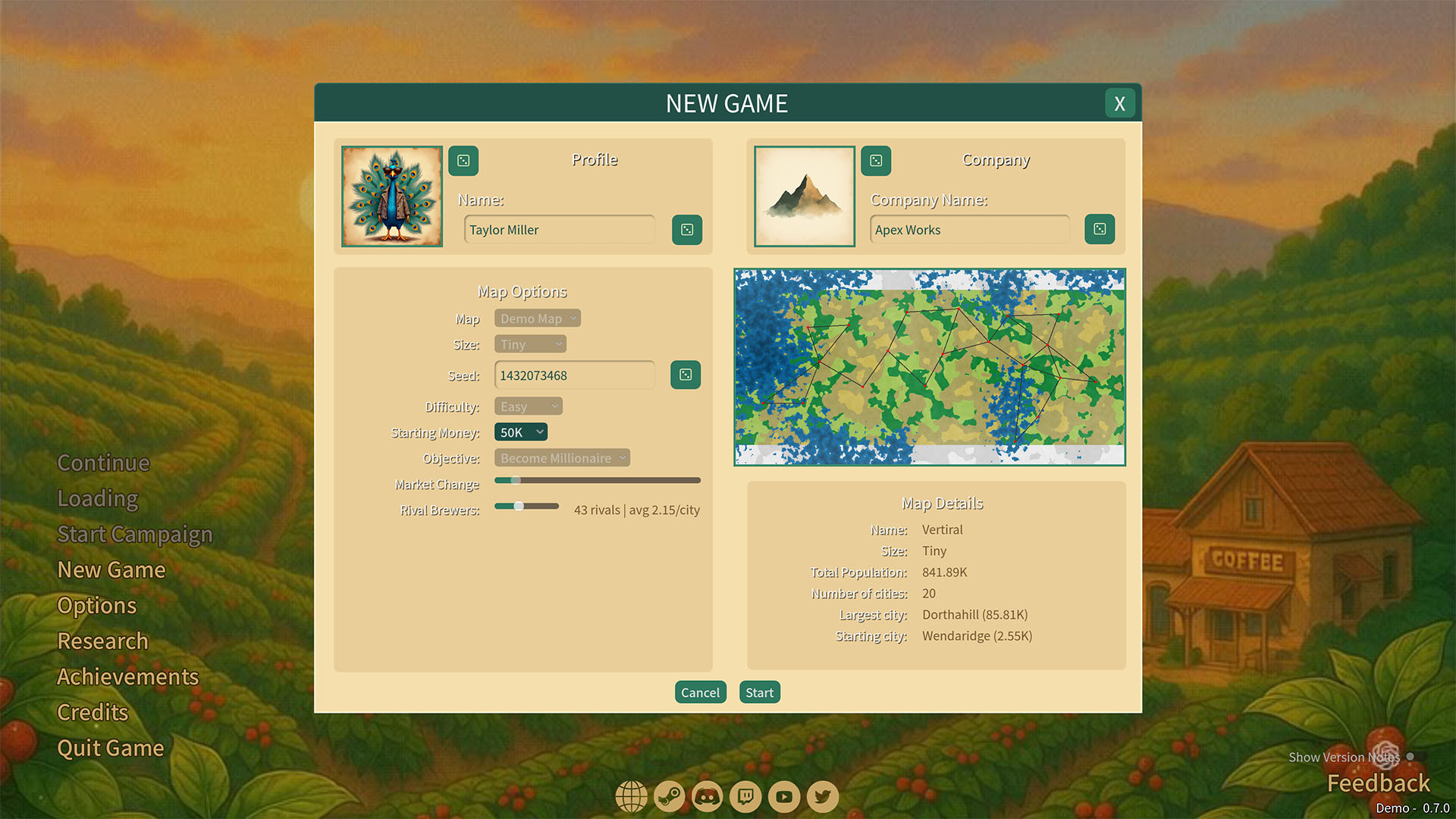Randomize the company logo
Image resolution: width=1456 pixels, height=819 pixels.
coord(876,161)
